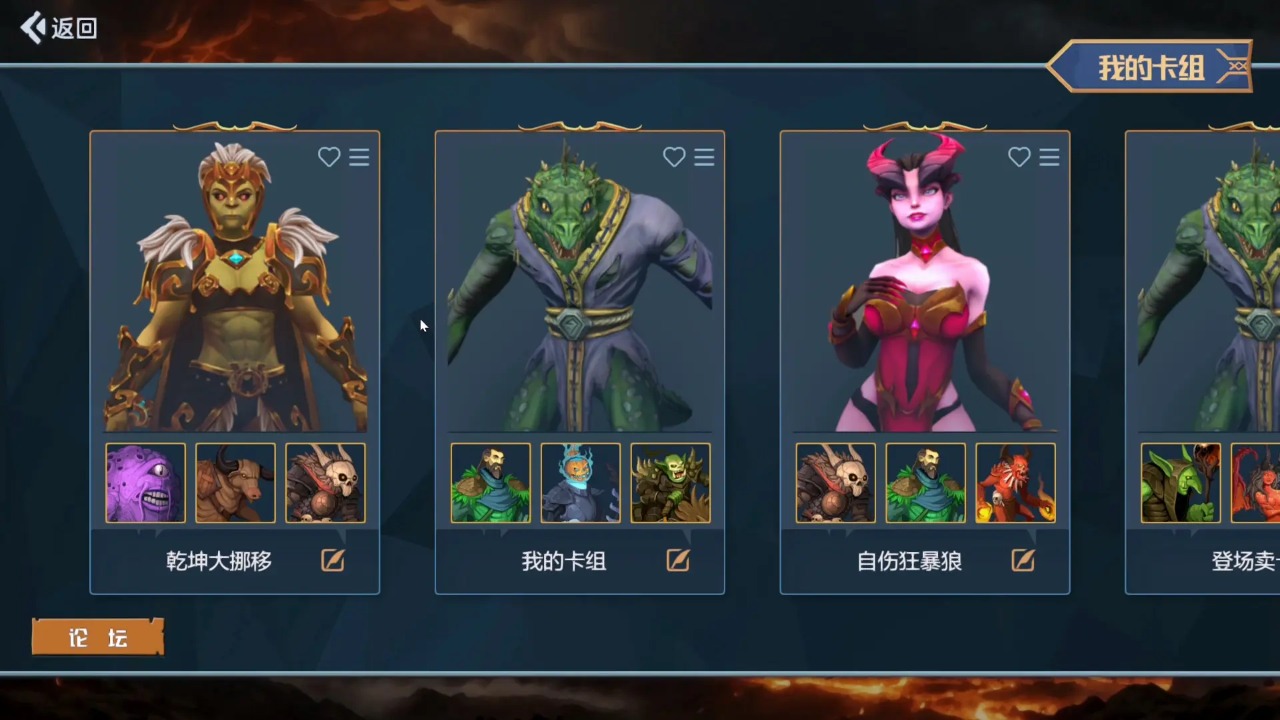
Task: Open the 论坛 forum button
Action: click(97, 637)
